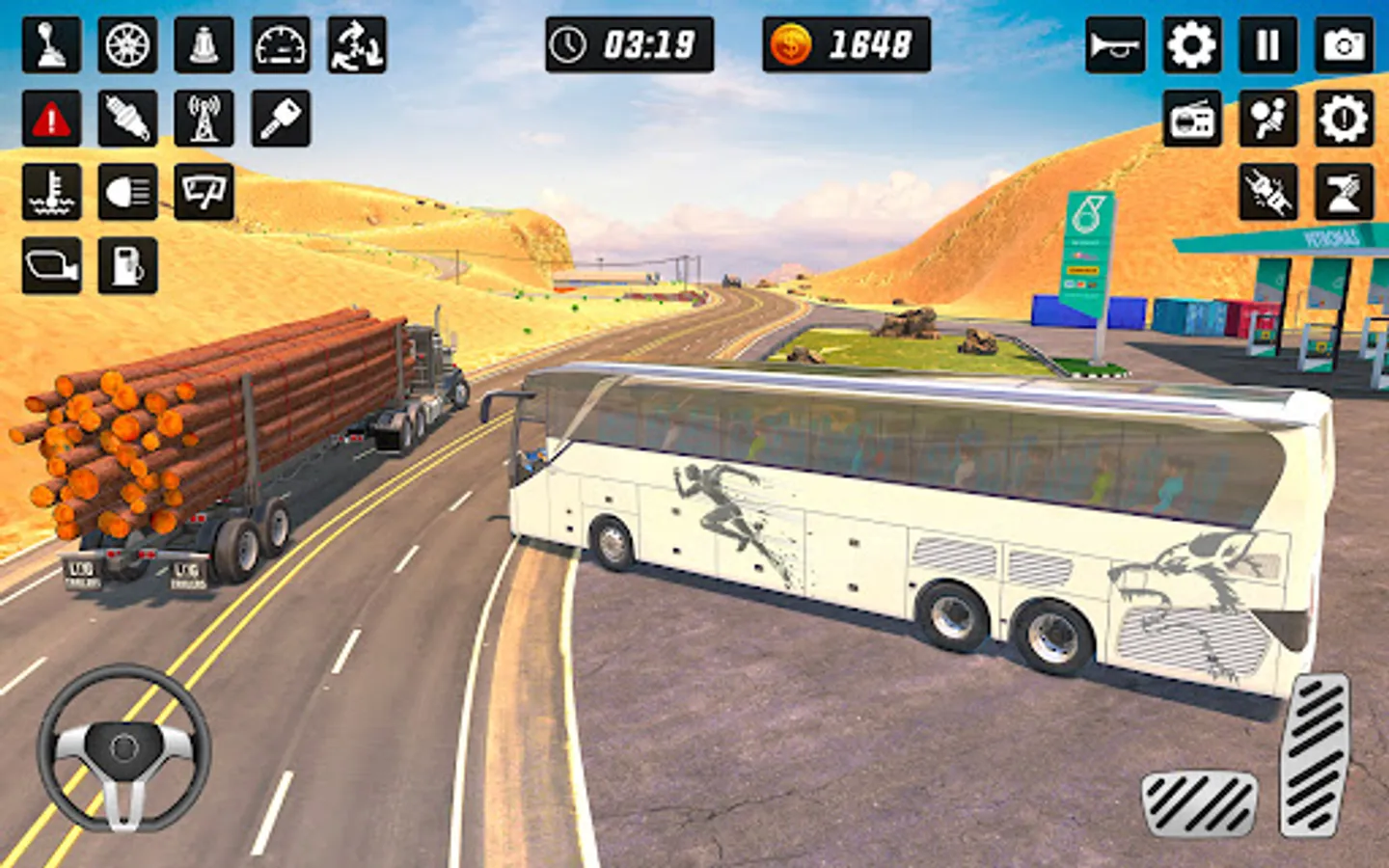This screenshot has width=1389, height=868.
Task: Honk the horn button
Action: 1115,45
